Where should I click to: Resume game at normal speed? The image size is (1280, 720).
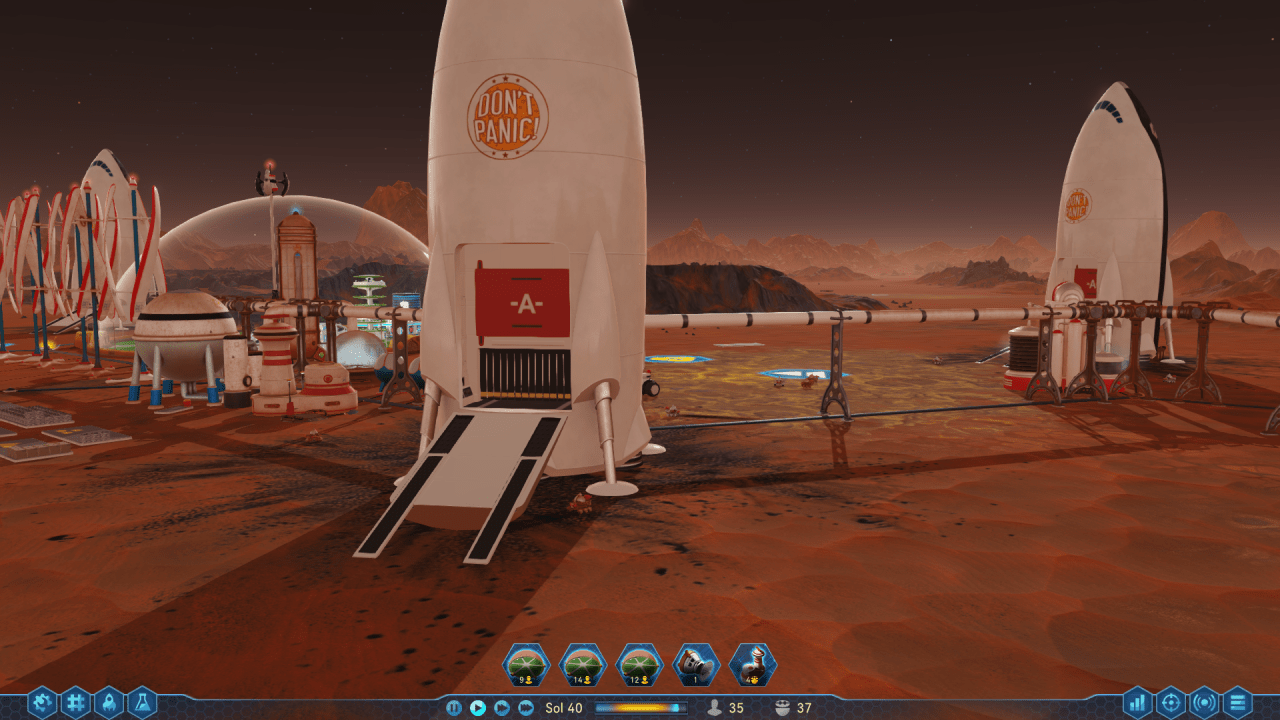coord(478,707)
